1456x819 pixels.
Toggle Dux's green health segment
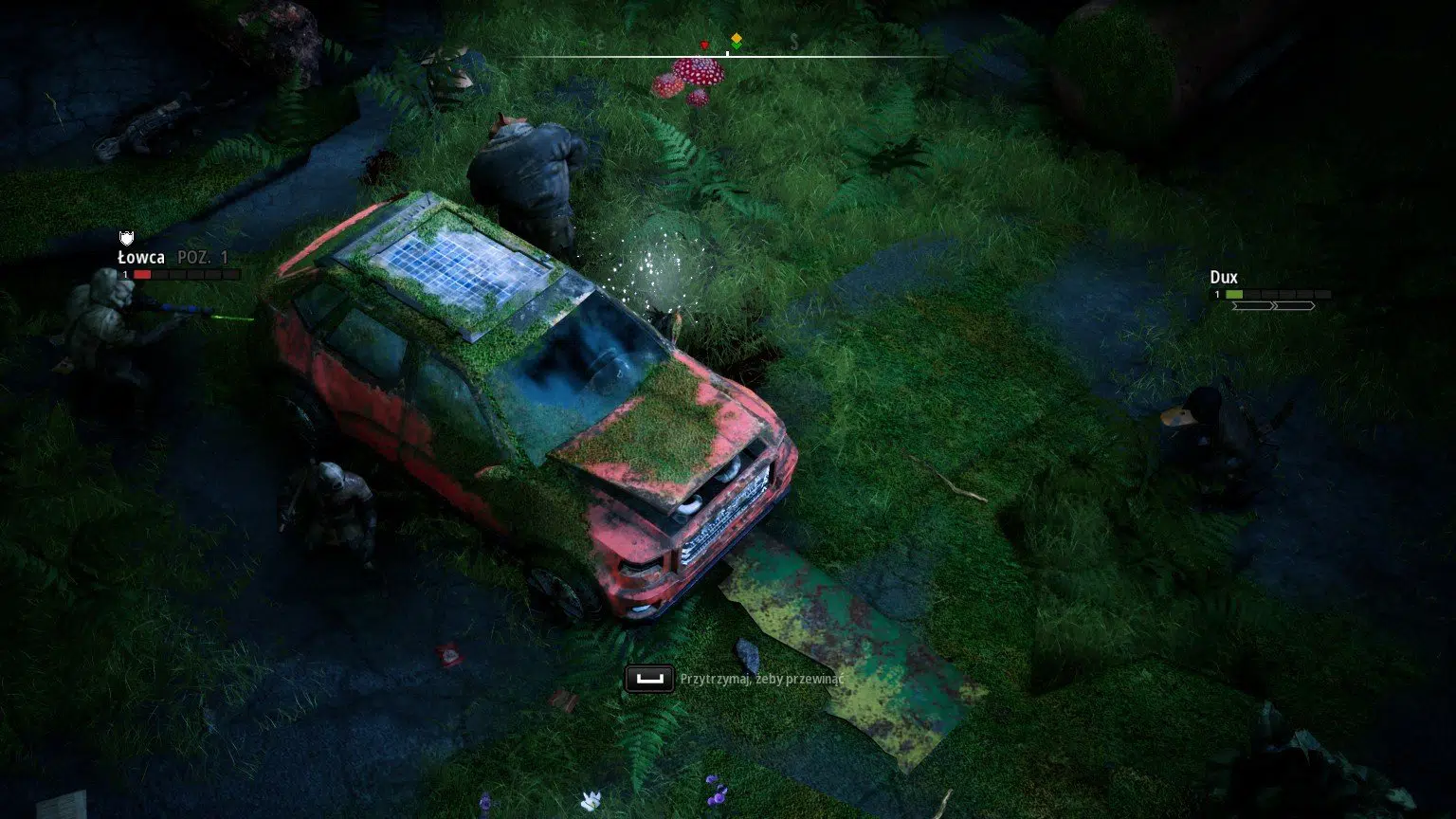[1234, 294]
